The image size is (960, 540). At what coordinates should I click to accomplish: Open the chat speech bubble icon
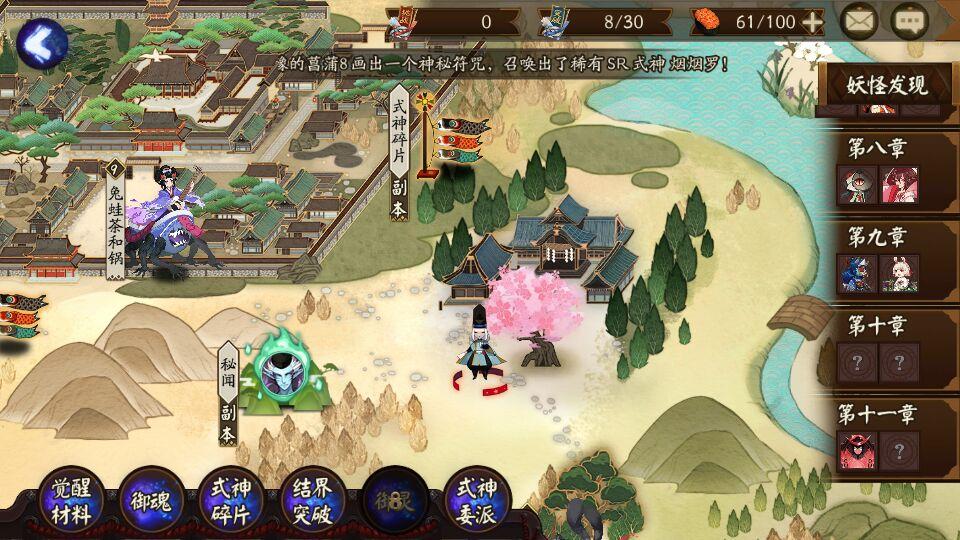click(x=910, y=21)
